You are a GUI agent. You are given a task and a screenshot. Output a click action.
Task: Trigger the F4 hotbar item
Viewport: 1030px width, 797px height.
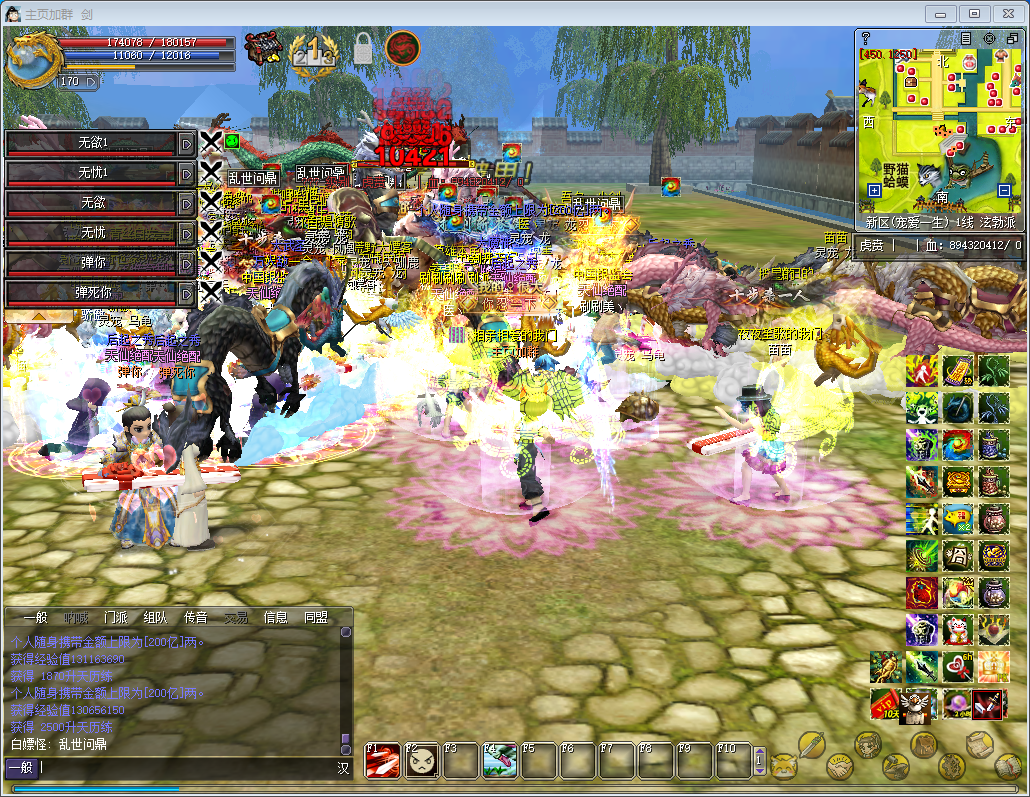[500, 761]
